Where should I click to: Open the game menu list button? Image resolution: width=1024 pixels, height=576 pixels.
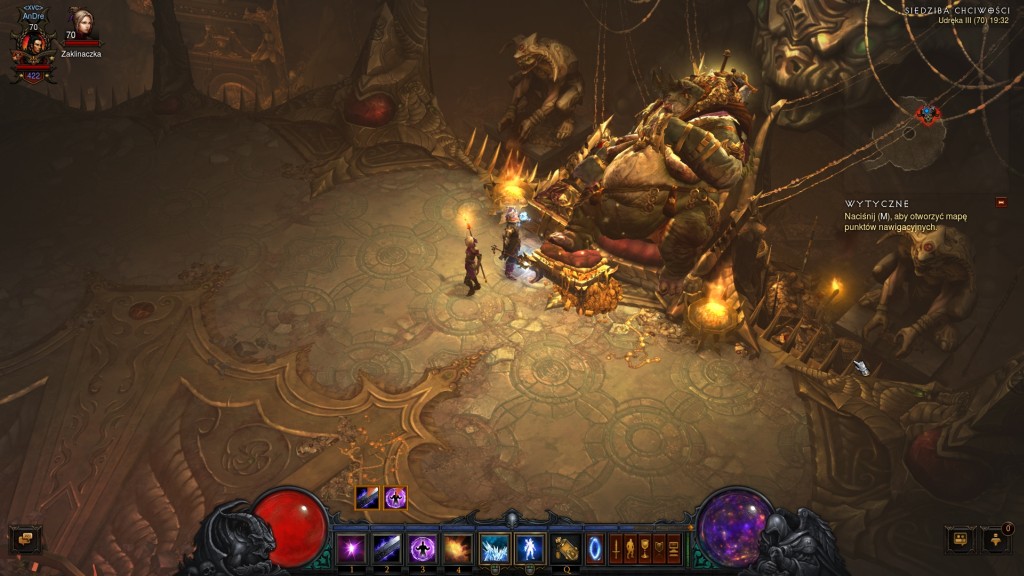tap(673, 548)
